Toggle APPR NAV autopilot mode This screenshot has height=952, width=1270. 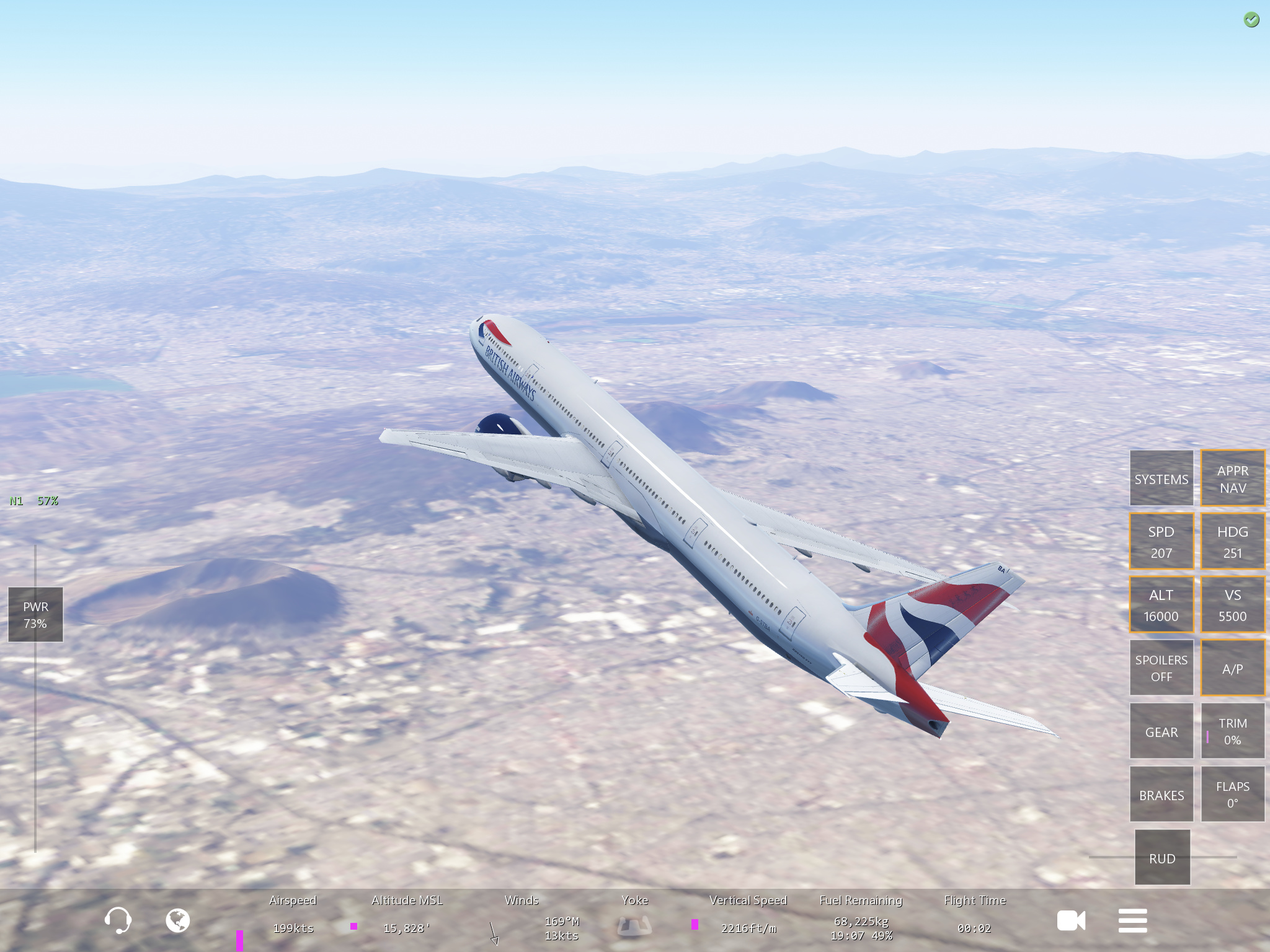[x=1232, y=478]
